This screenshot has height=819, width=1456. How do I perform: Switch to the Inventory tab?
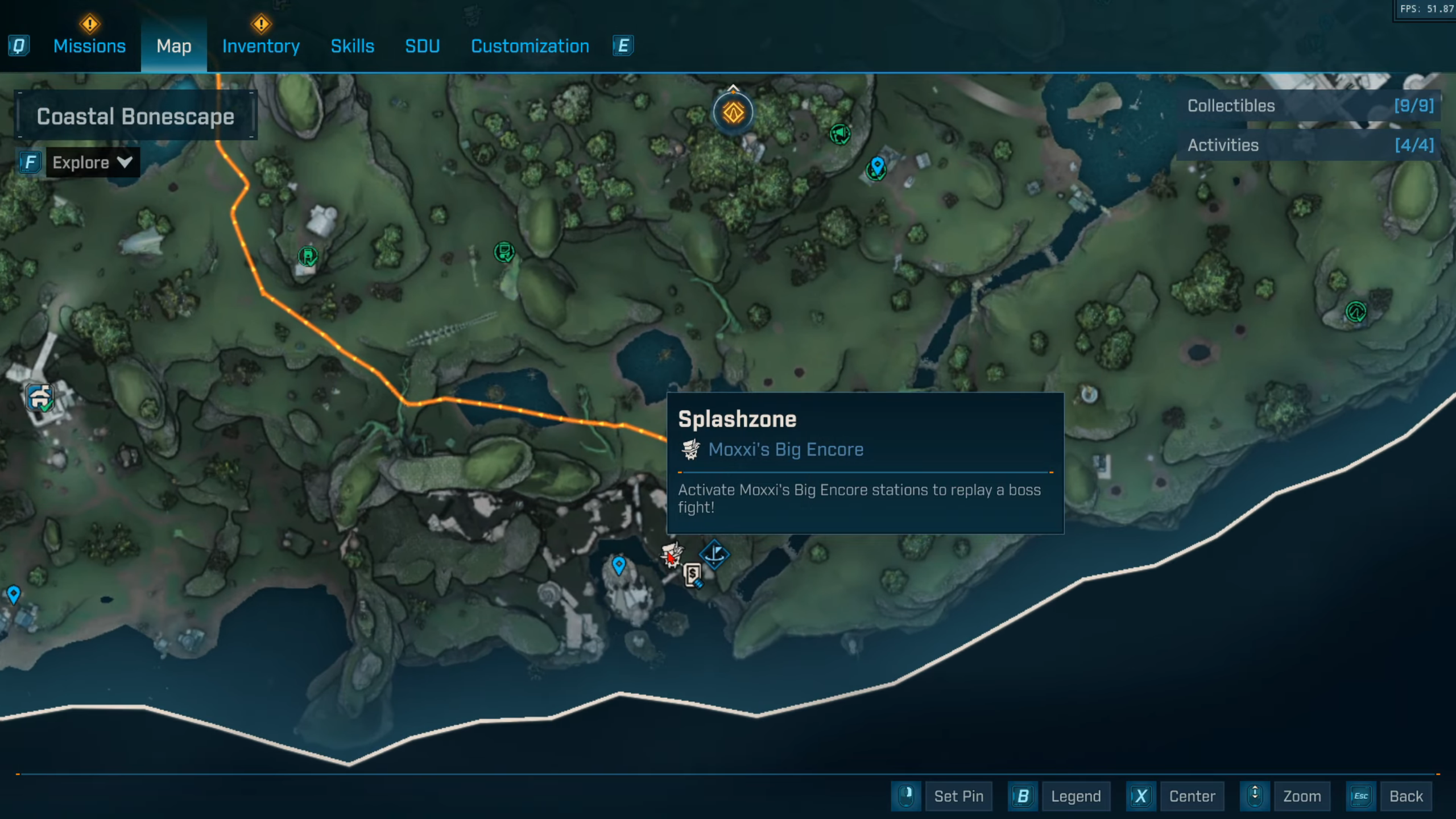click(x=260, y=46)
